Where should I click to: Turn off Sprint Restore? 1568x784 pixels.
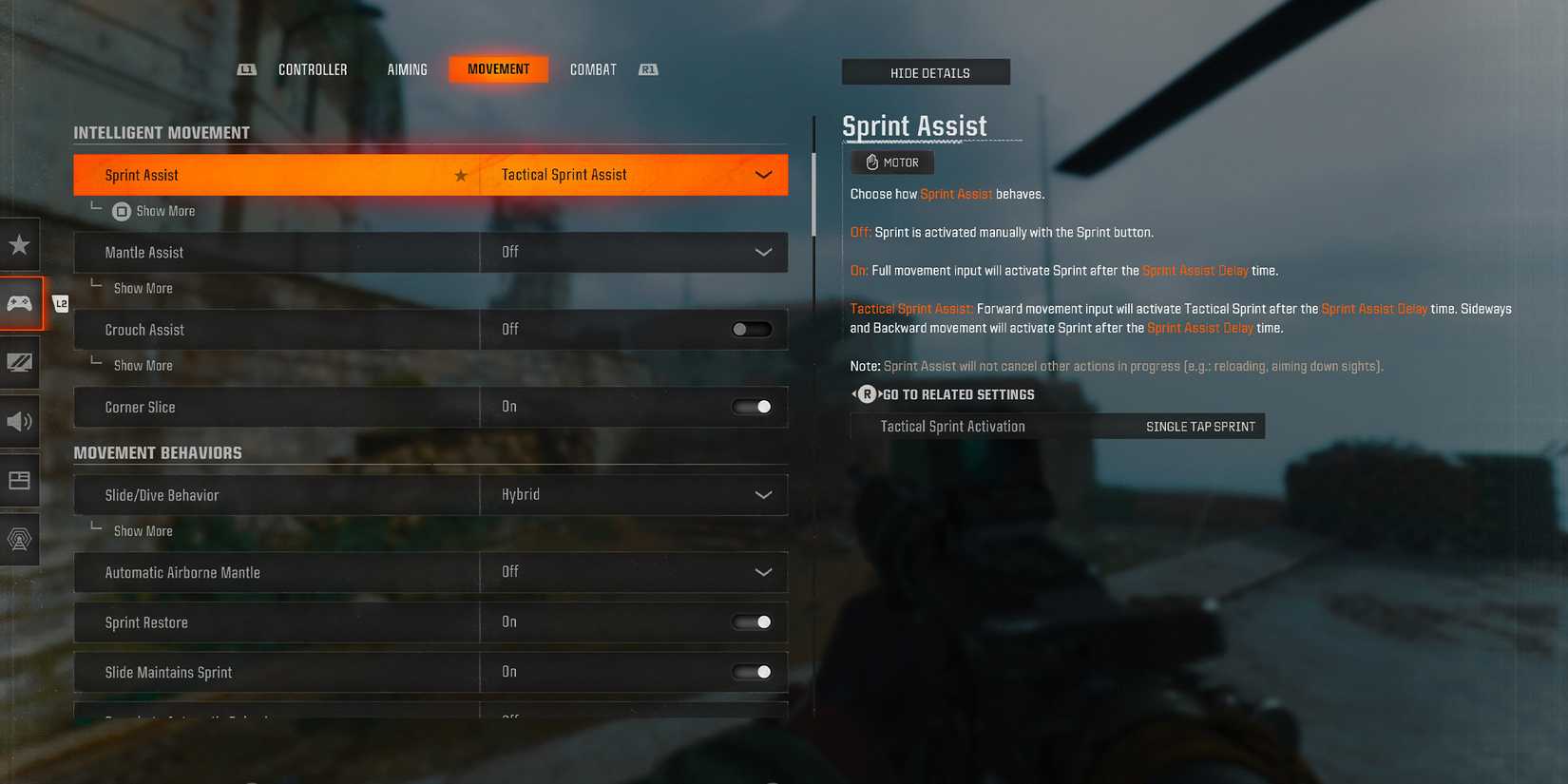751,621
